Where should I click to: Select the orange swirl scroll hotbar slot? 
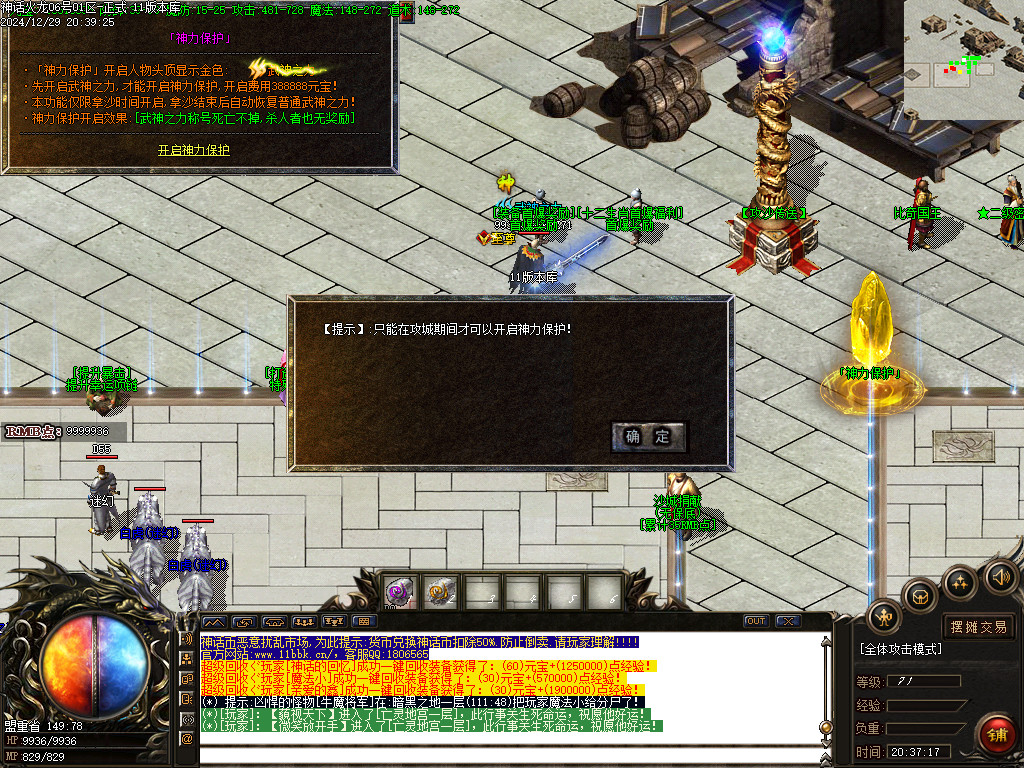(440, 592)
